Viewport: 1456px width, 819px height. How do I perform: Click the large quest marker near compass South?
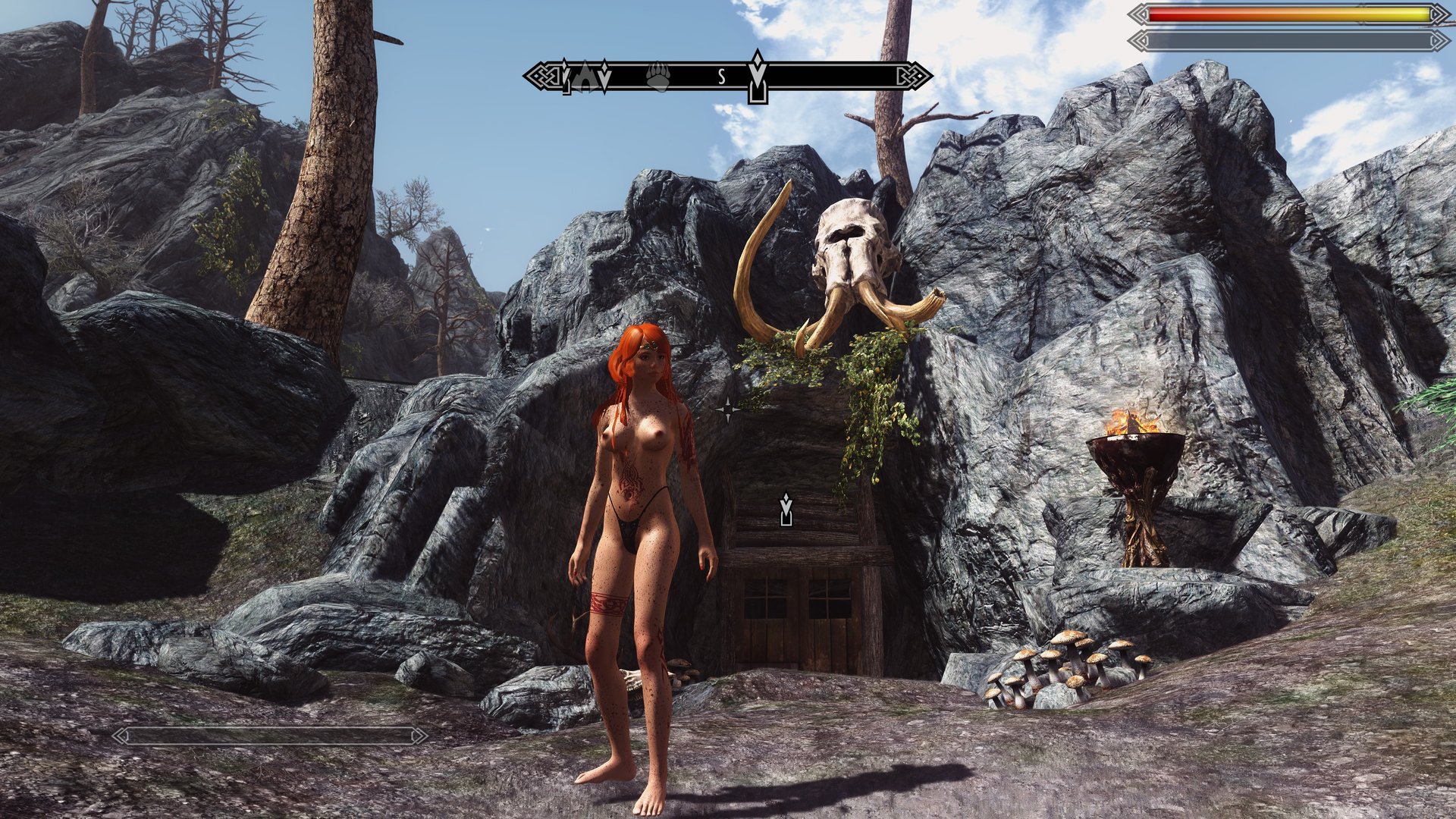point(757,77)
